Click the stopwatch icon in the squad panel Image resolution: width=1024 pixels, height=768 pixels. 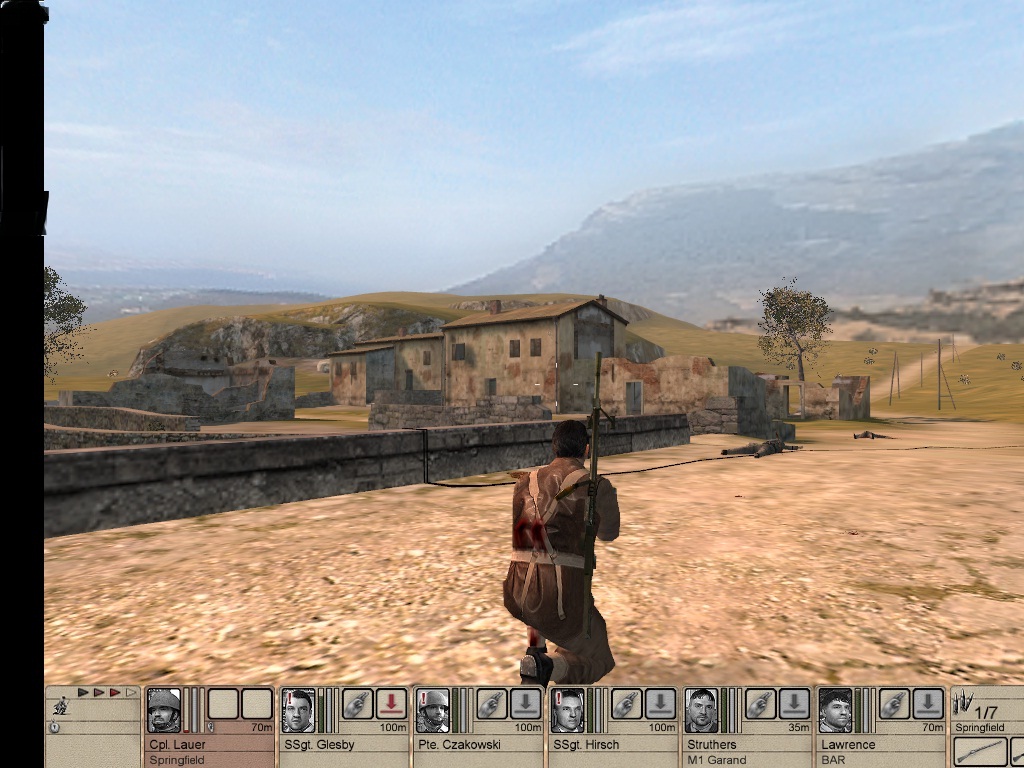(54, 727)
